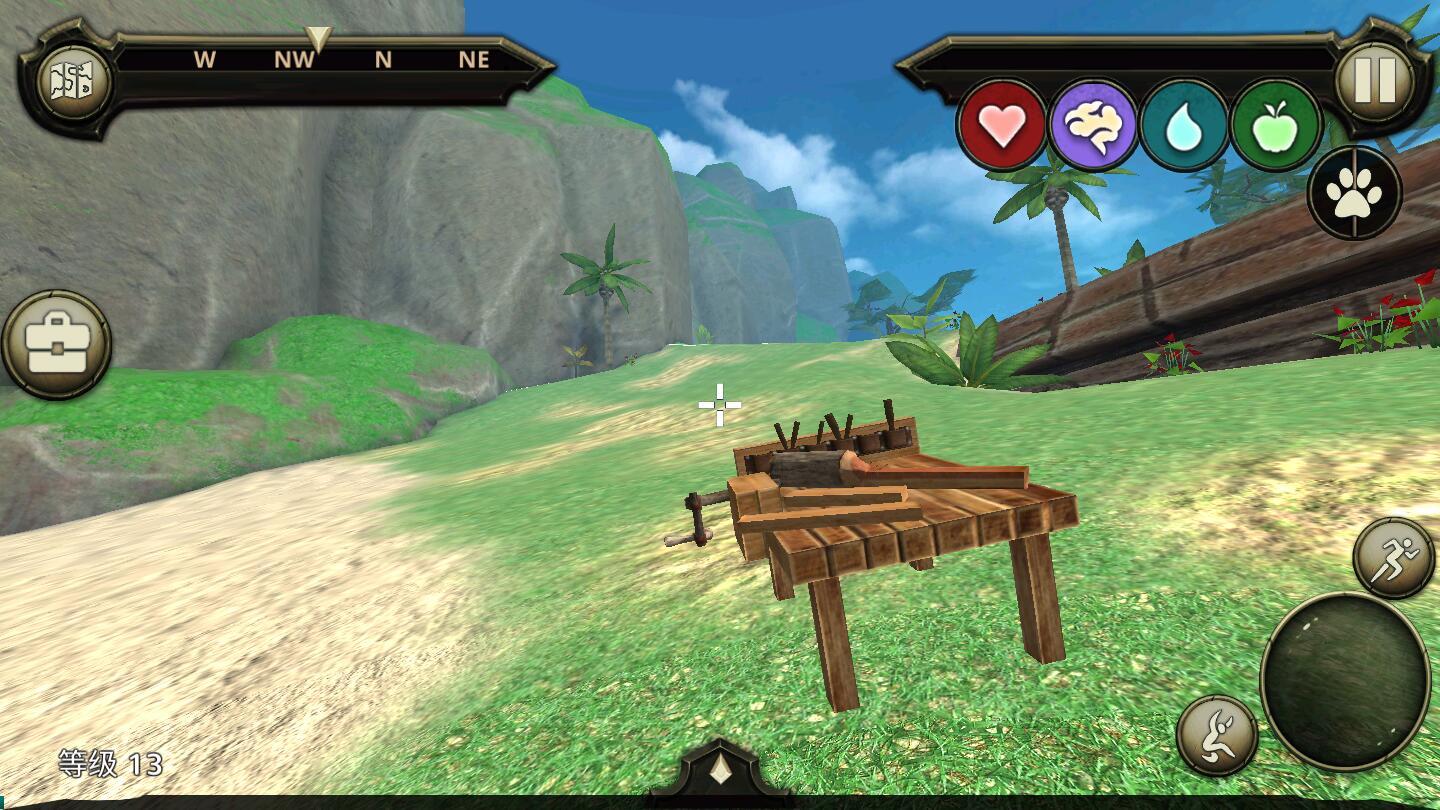The image size is (1440, 810).
Task: Tap the purple brain sanity icon
Action: (x=1093, y=126)
